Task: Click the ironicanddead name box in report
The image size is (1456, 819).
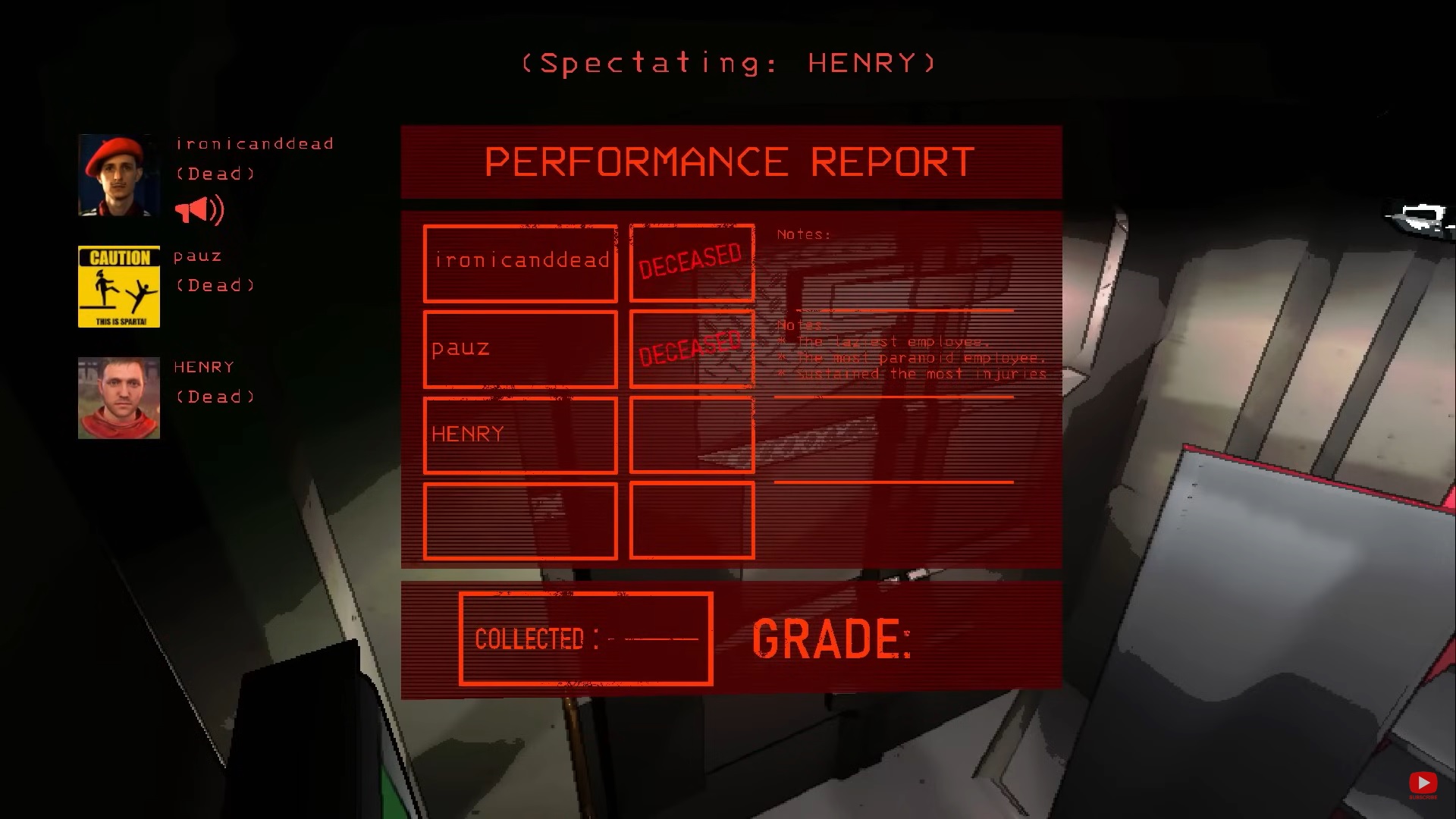Action: pyautogui.click(x=520, y=261)
